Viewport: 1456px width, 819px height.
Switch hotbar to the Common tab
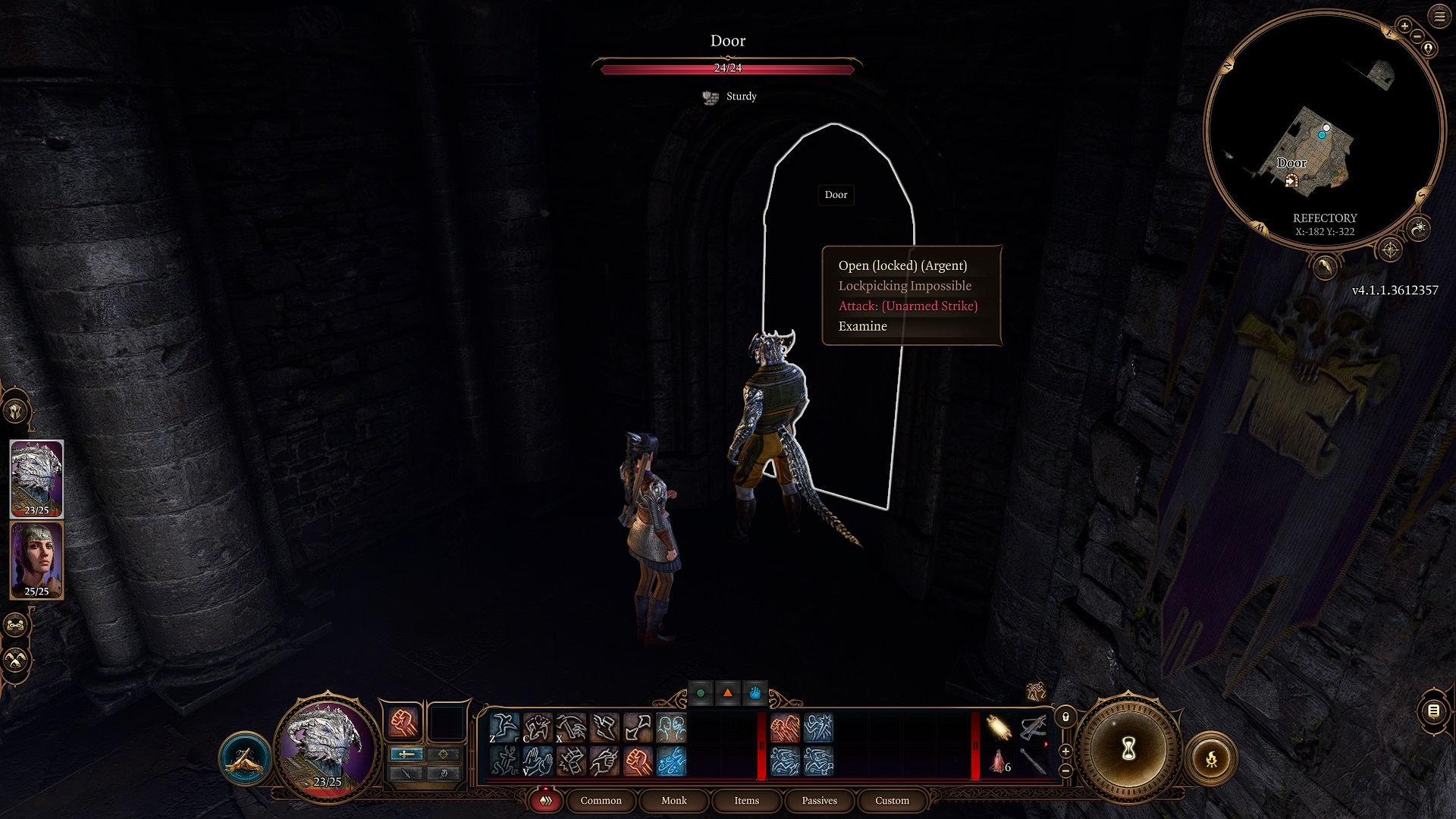coord(601,801)
